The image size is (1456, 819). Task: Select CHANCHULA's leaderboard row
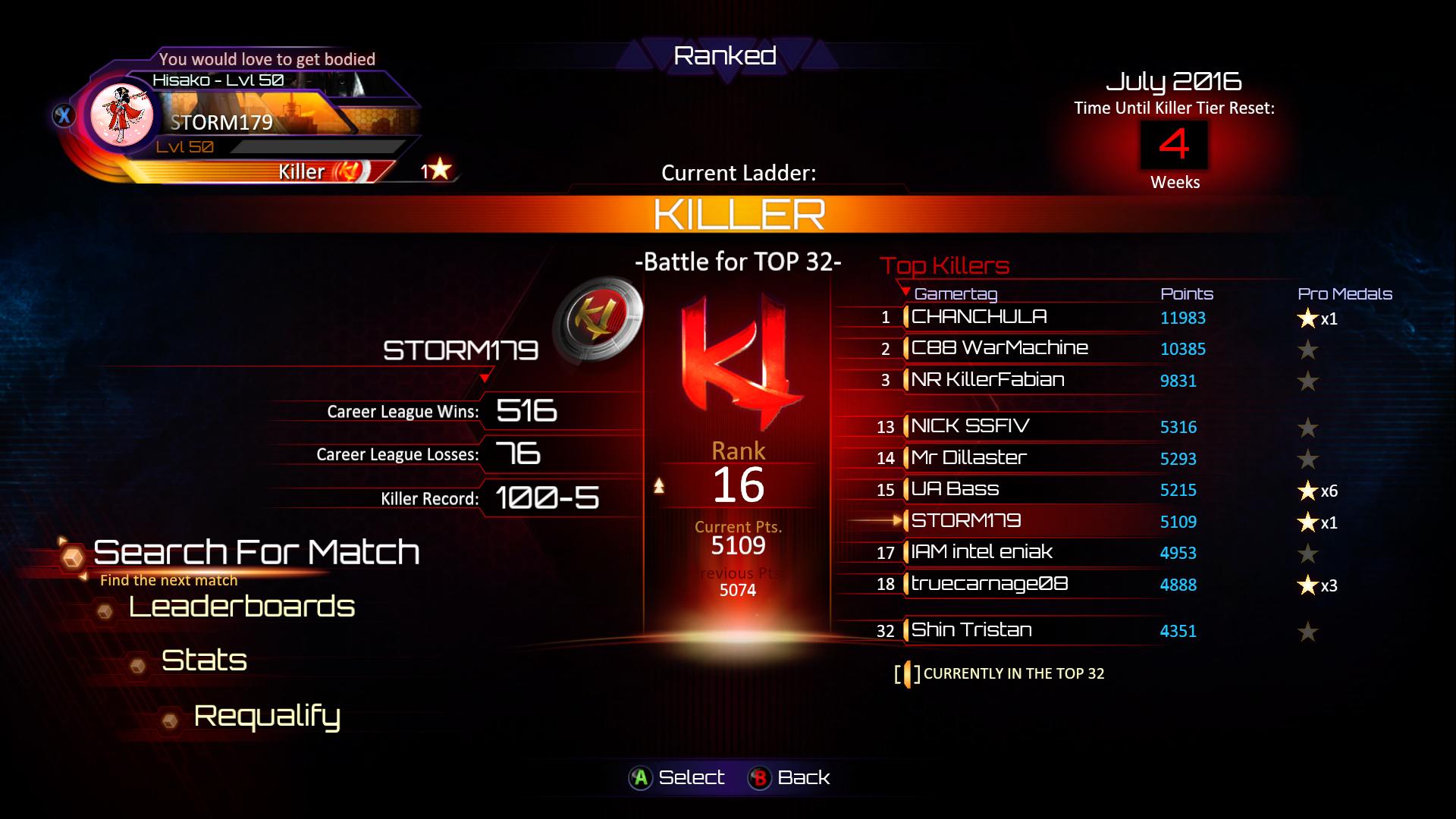pyautogui.click(x=978, y=317)
